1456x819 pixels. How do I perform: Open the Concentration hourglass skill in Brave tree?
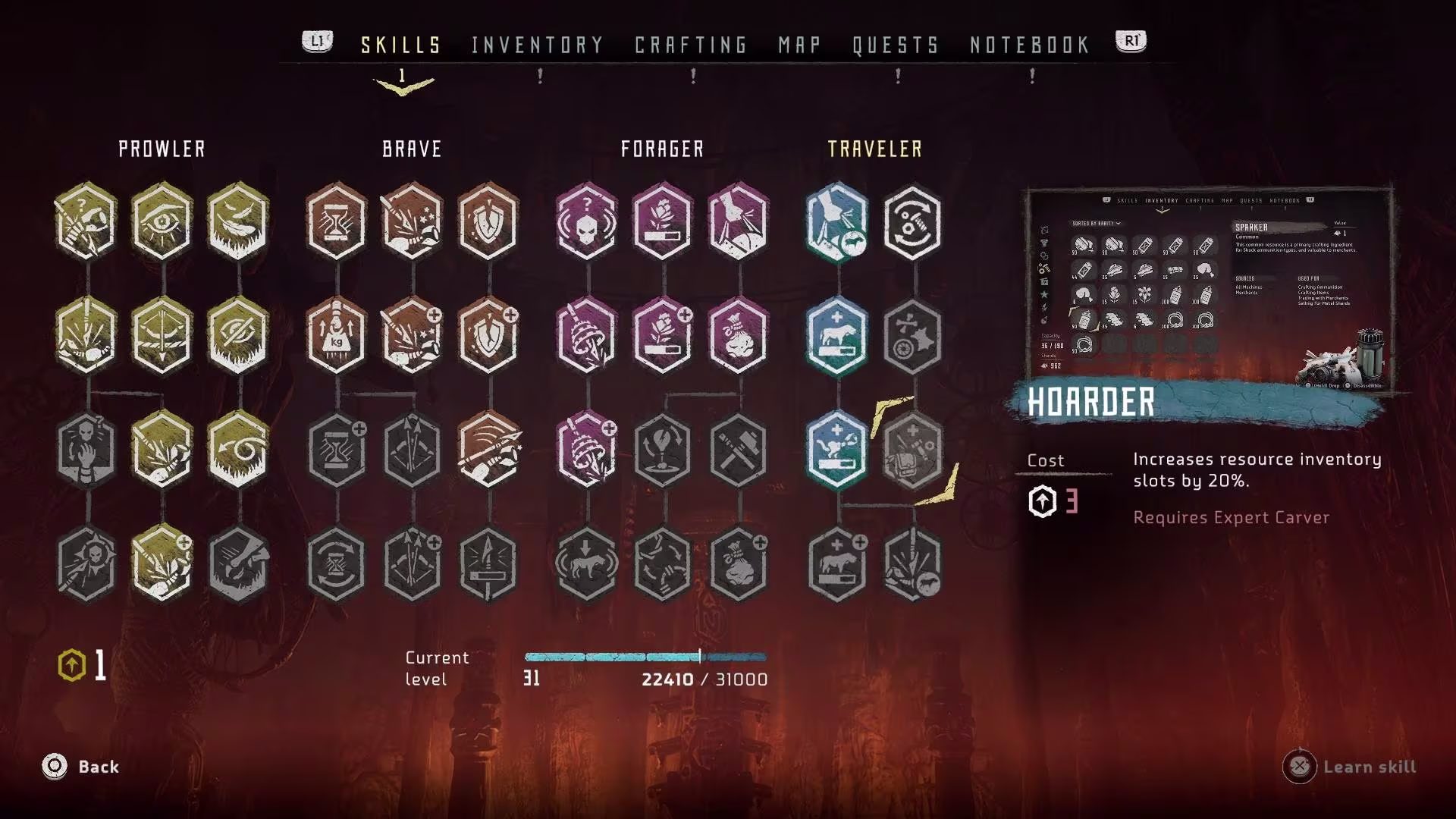[336, 222]
